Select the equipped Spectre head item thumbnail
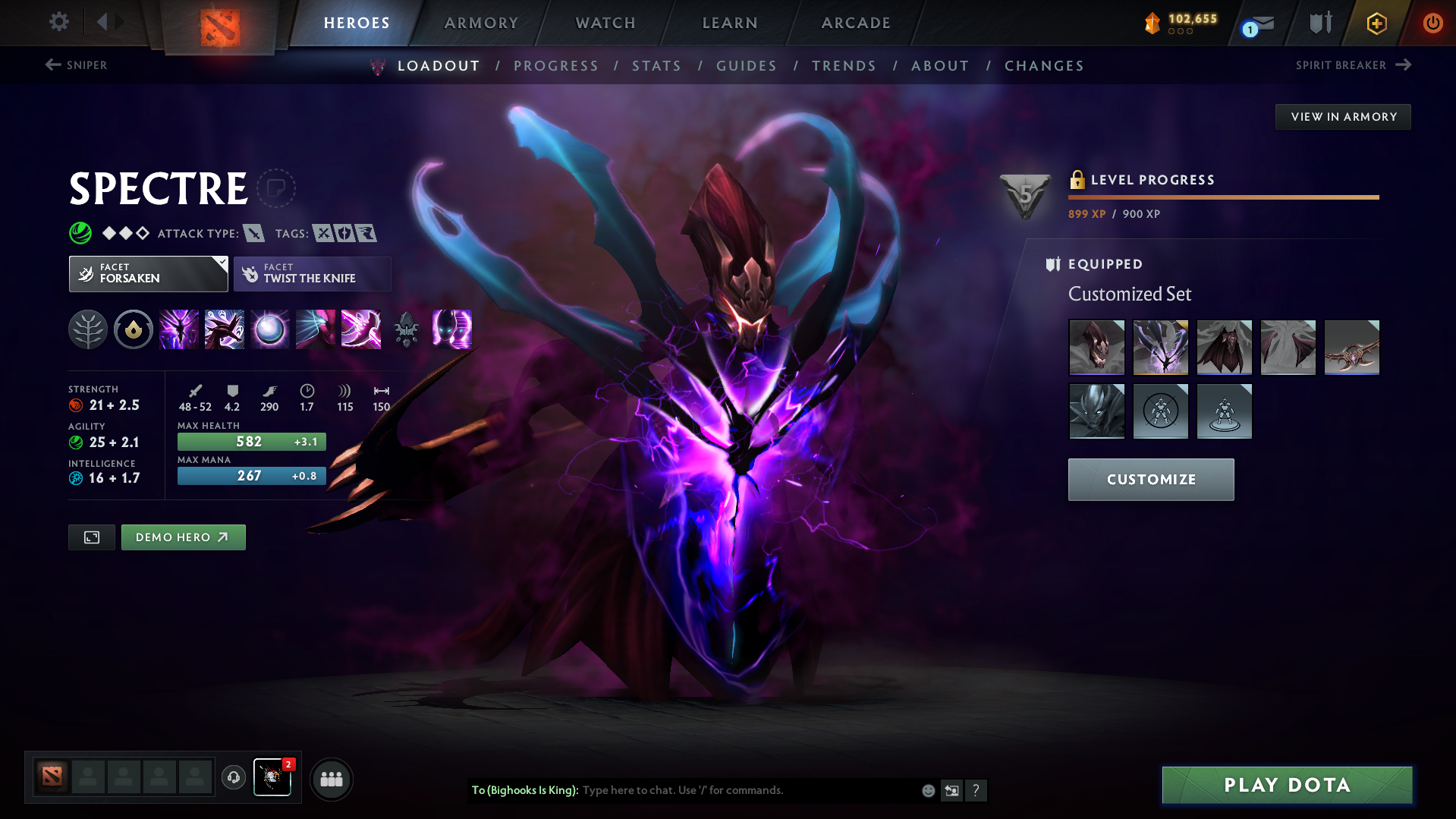The height and width of the screenshot is (819, 1456). pos(1097,347)
